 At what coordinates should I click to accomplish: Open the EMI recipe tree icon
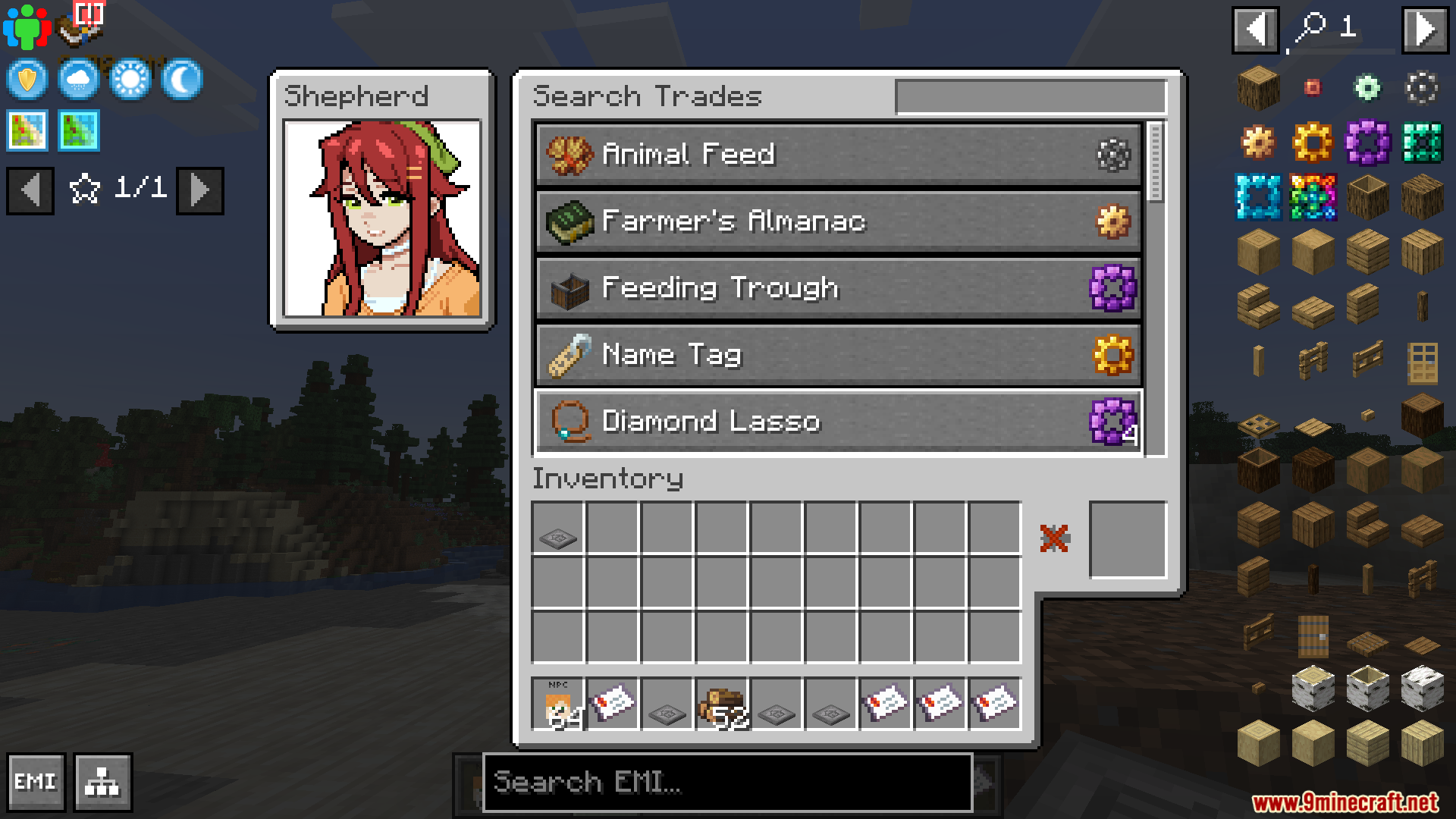click(102, 782)
